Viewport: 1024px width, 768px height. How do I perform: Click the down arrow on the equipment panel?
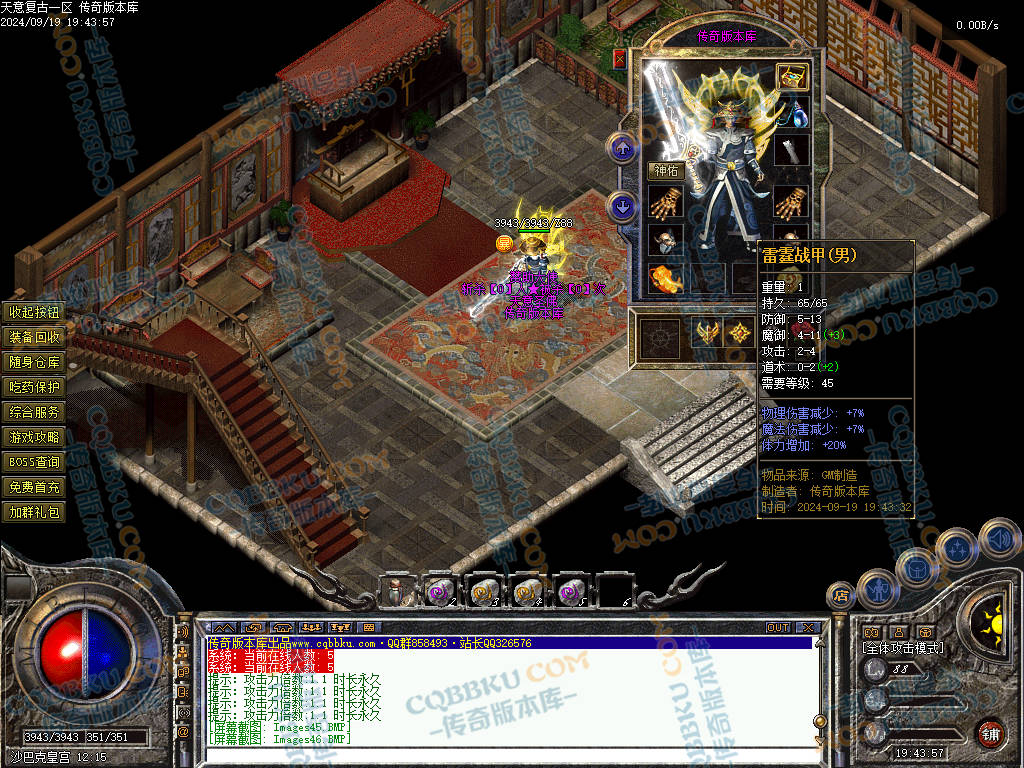623,207
